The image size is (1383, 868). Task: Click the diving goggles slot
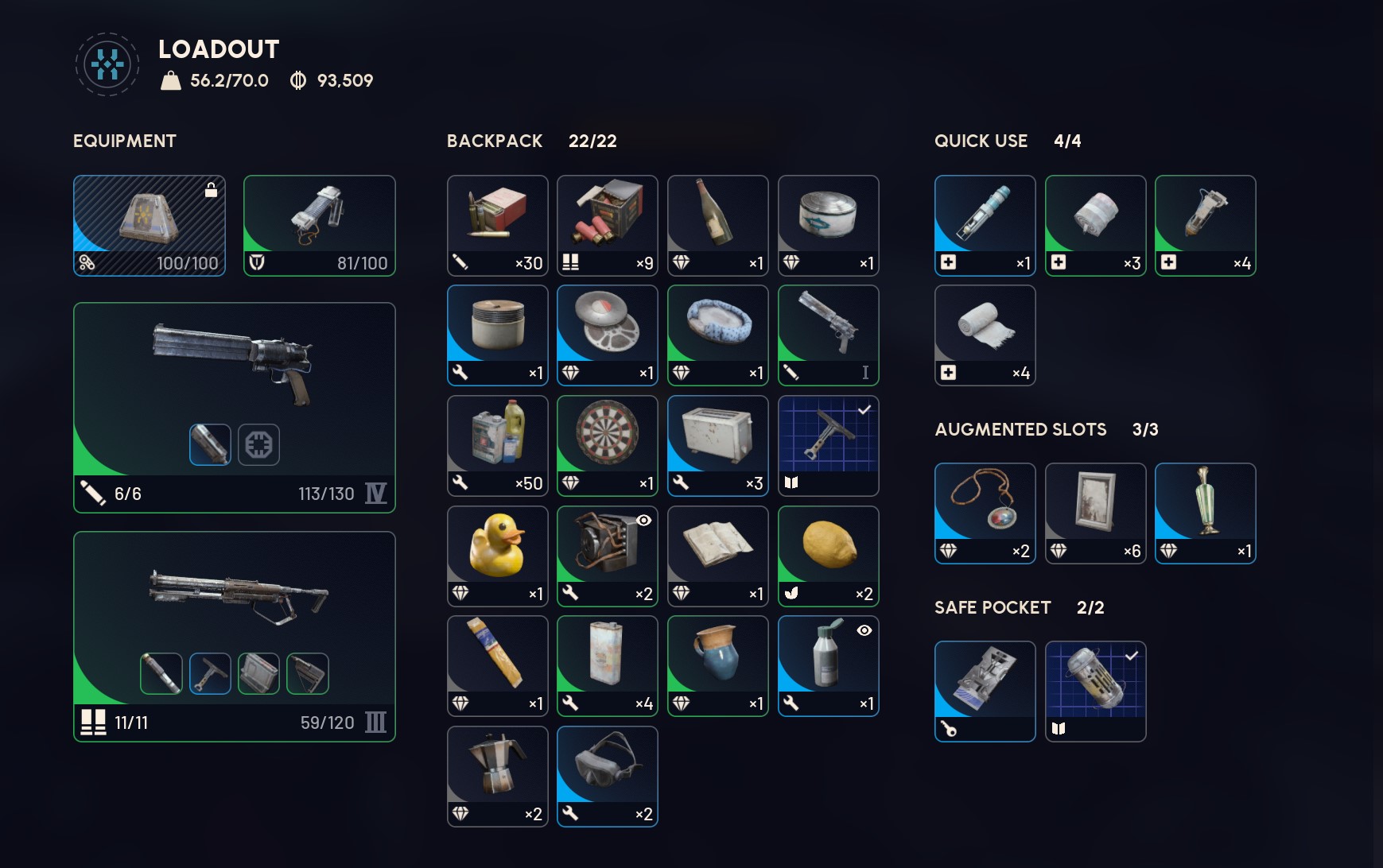(x=608, y=776)
